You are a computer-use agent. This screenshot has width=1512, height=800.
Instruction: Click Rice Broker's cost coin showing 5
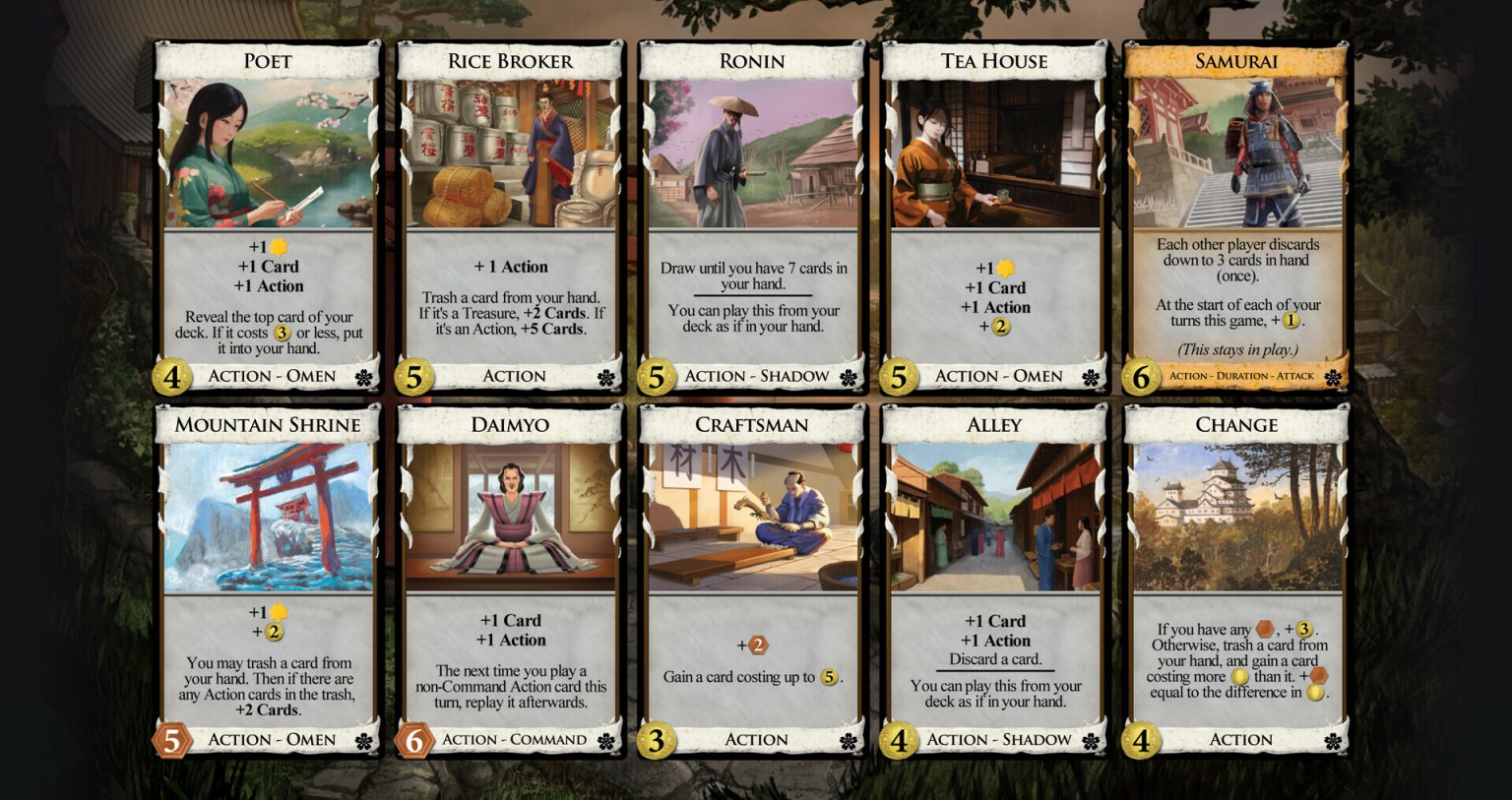pos(416,376)
